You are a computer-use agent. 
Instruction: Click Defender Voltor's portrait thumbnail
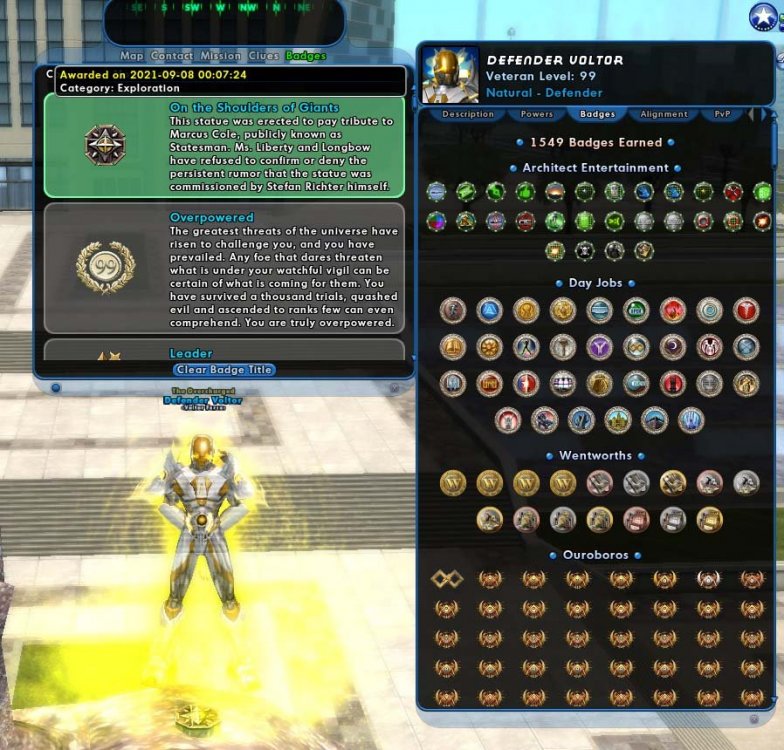(449, 75)
